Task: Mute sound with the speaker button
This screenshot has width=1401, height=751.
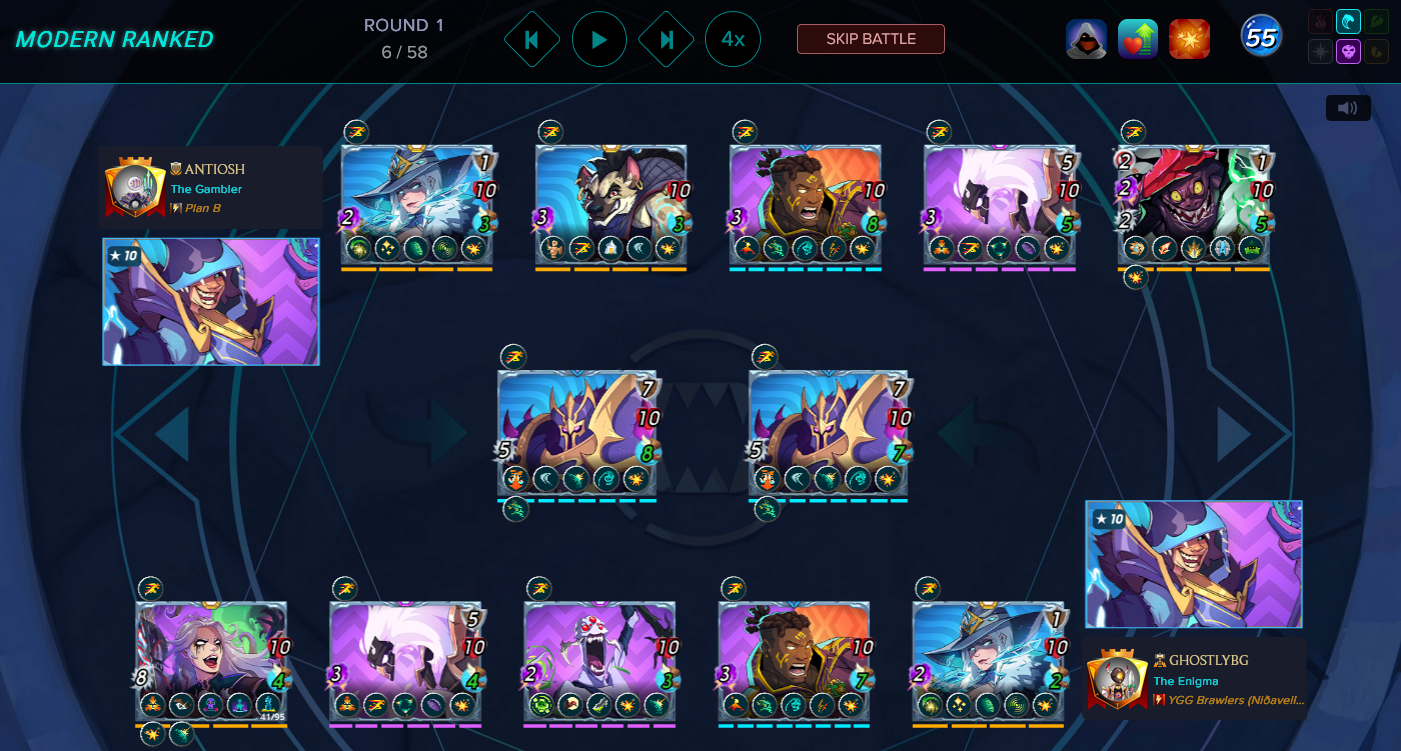Action: click(x=1347, y=108)
